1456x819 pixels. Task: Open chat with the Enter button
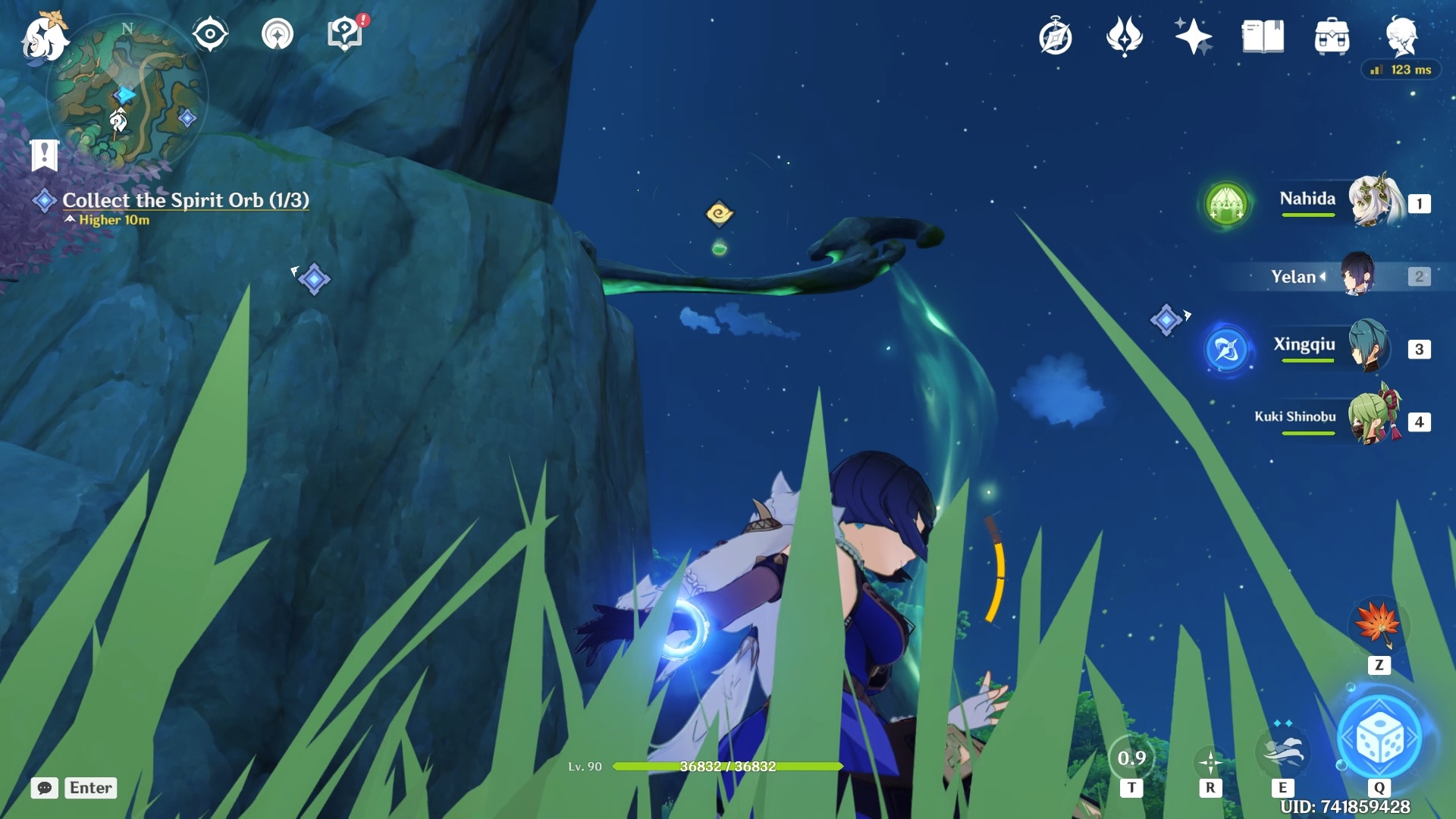pos(90,788)
